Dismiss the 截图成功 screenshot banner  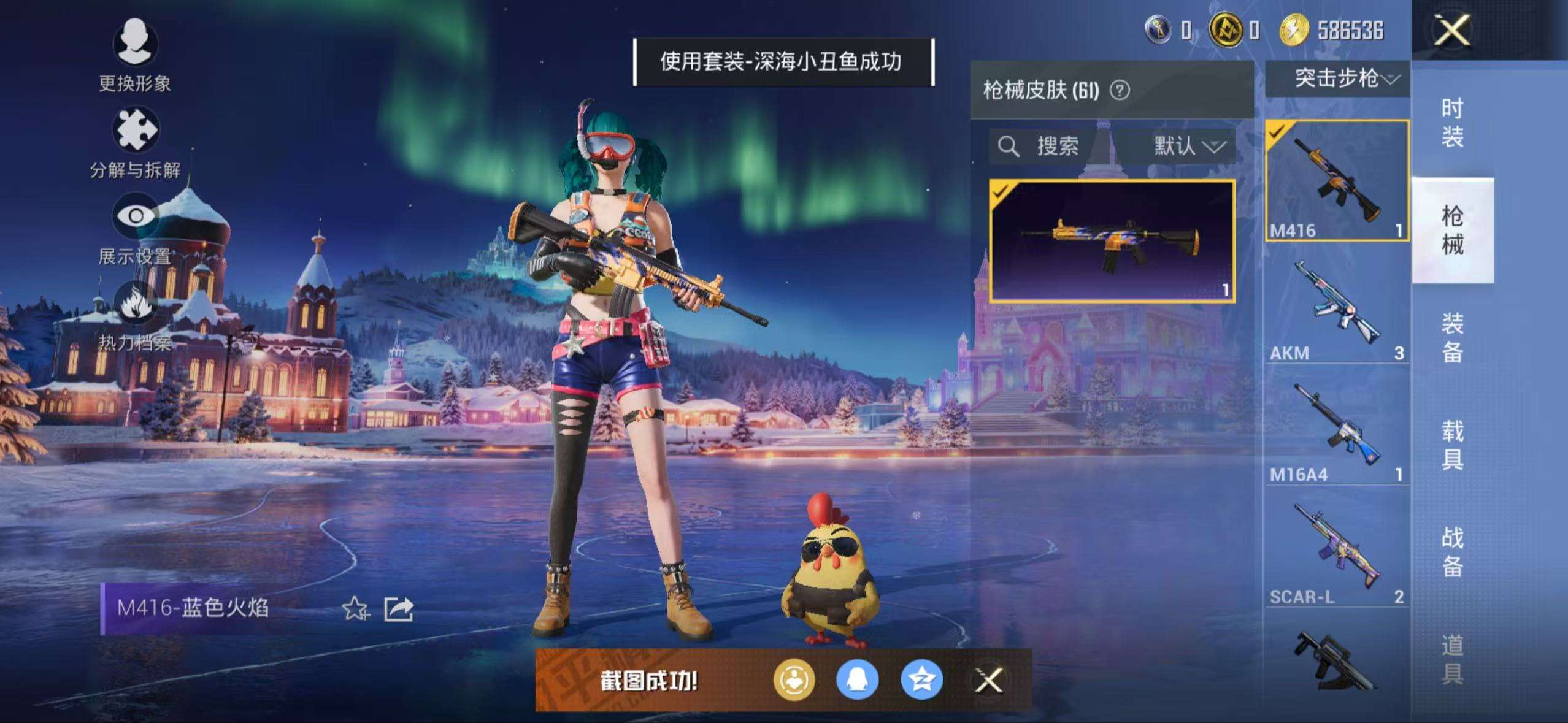tap(989, 680)
